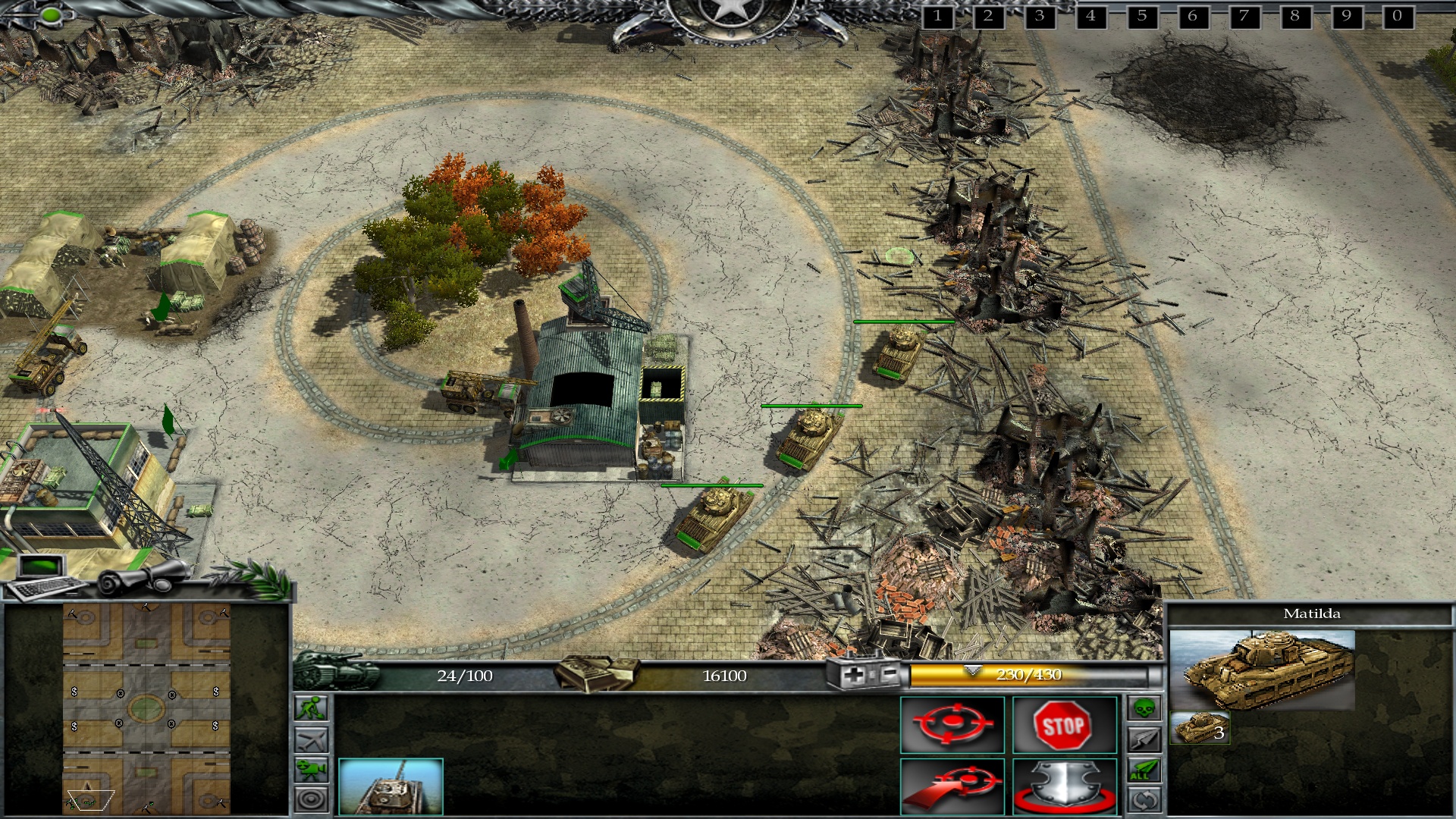Select the green camera button
This screenshot has width=1456, height=819.
pos(312,770)
